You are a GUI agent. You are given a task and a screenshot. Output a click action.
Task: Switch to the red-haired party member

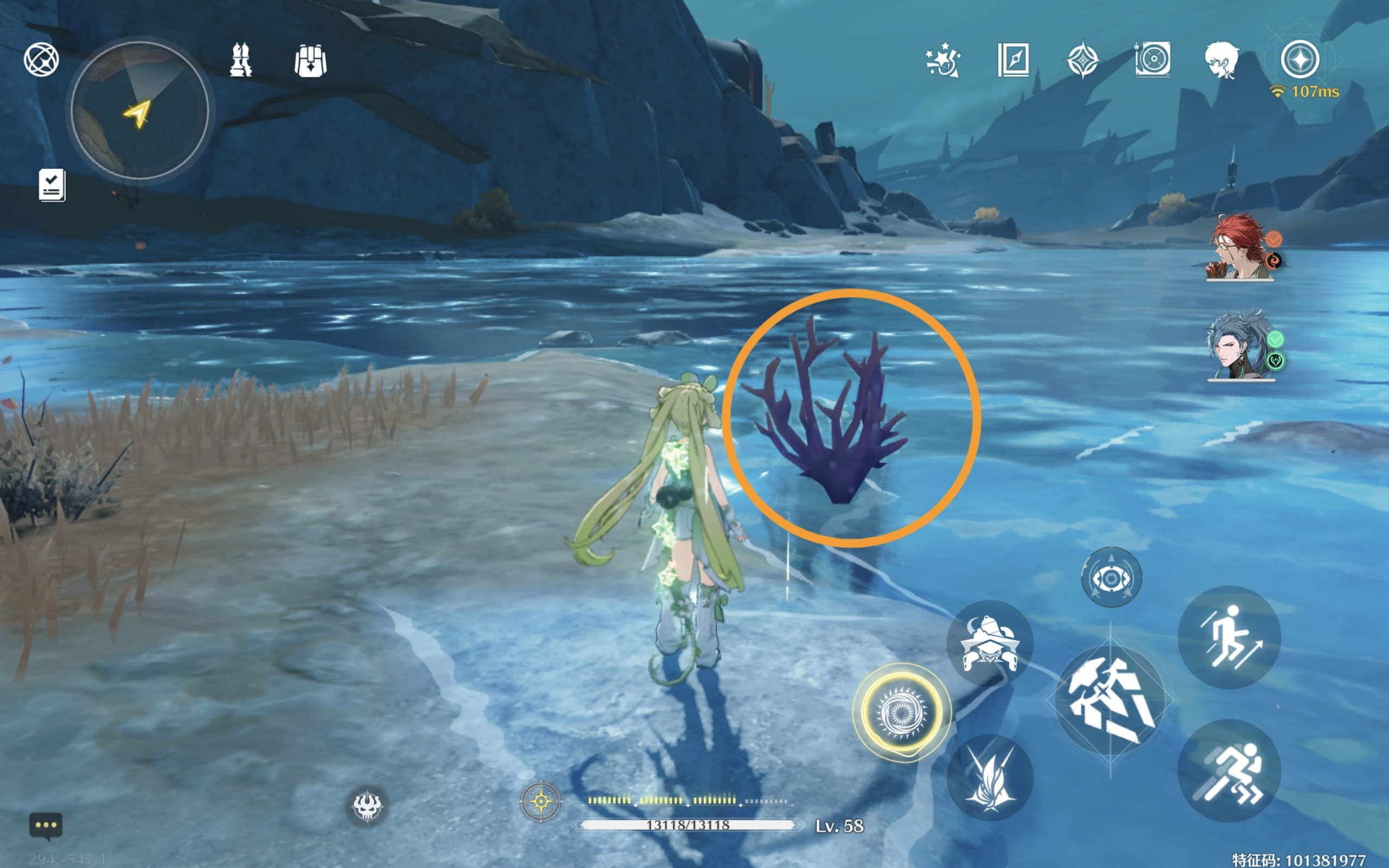1240,248
